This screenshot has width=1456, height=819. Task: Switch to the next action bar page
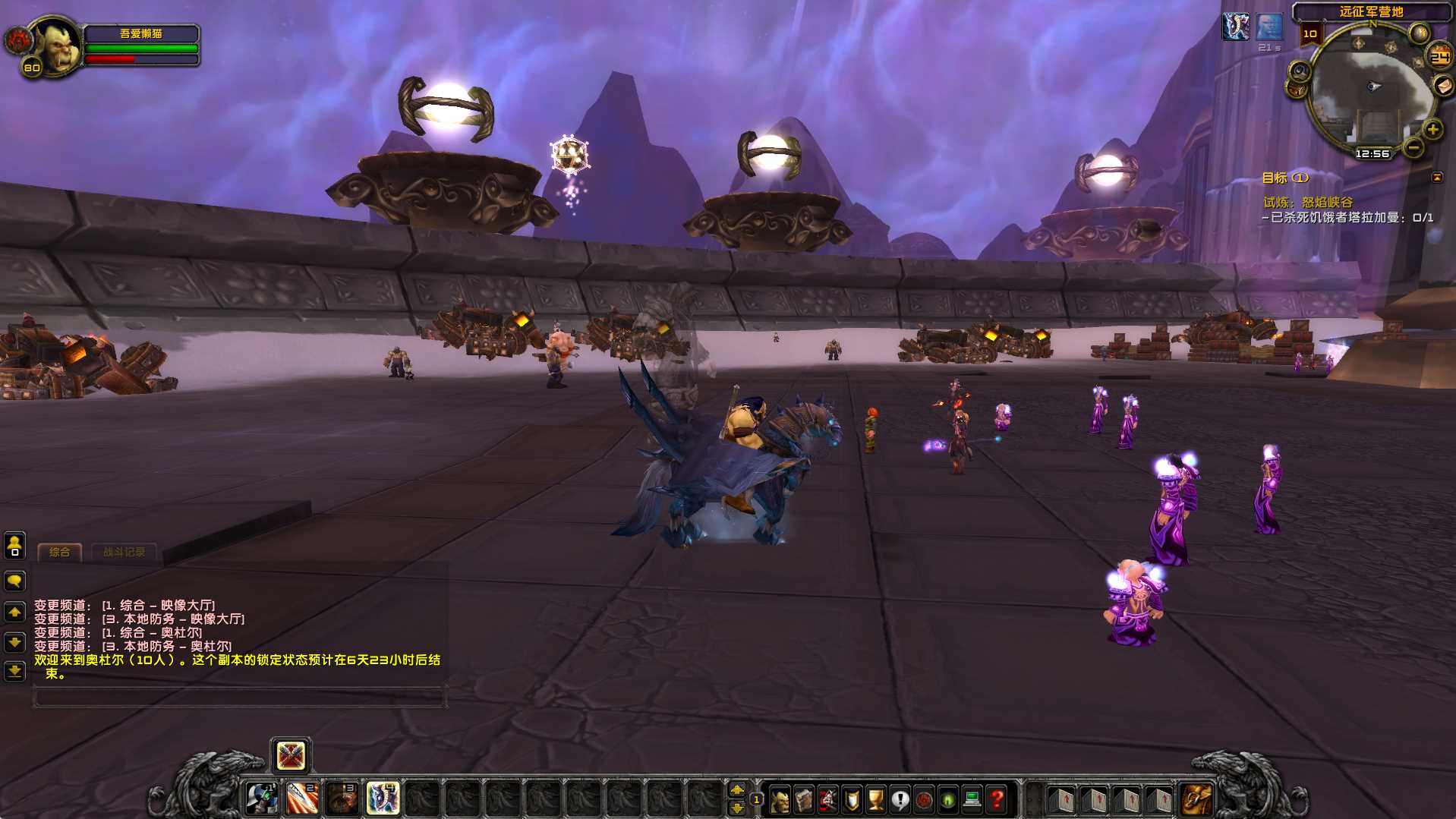click(736, 790)
